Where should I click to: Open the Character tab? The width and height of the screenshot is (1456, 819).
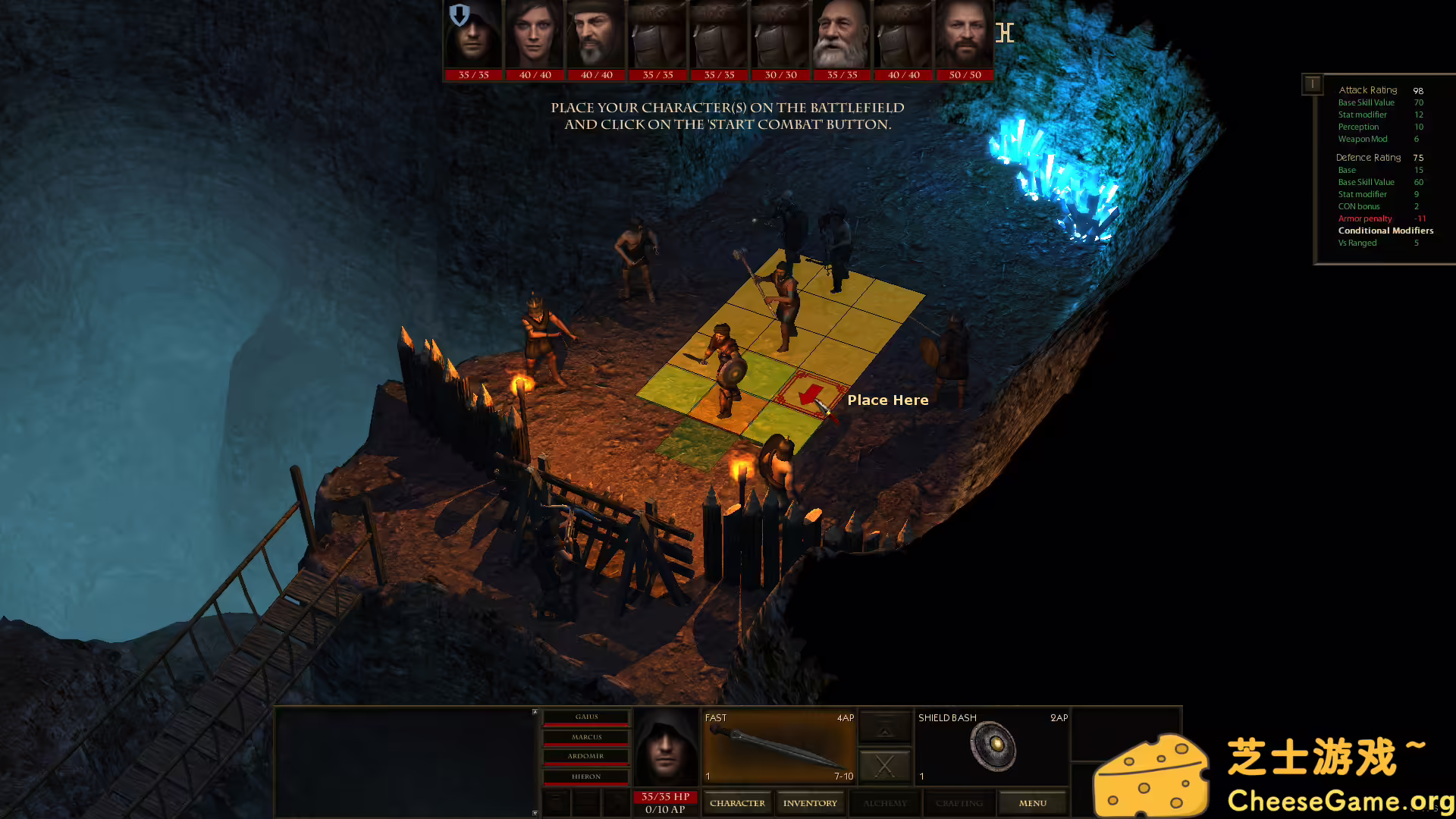(736, 802)
